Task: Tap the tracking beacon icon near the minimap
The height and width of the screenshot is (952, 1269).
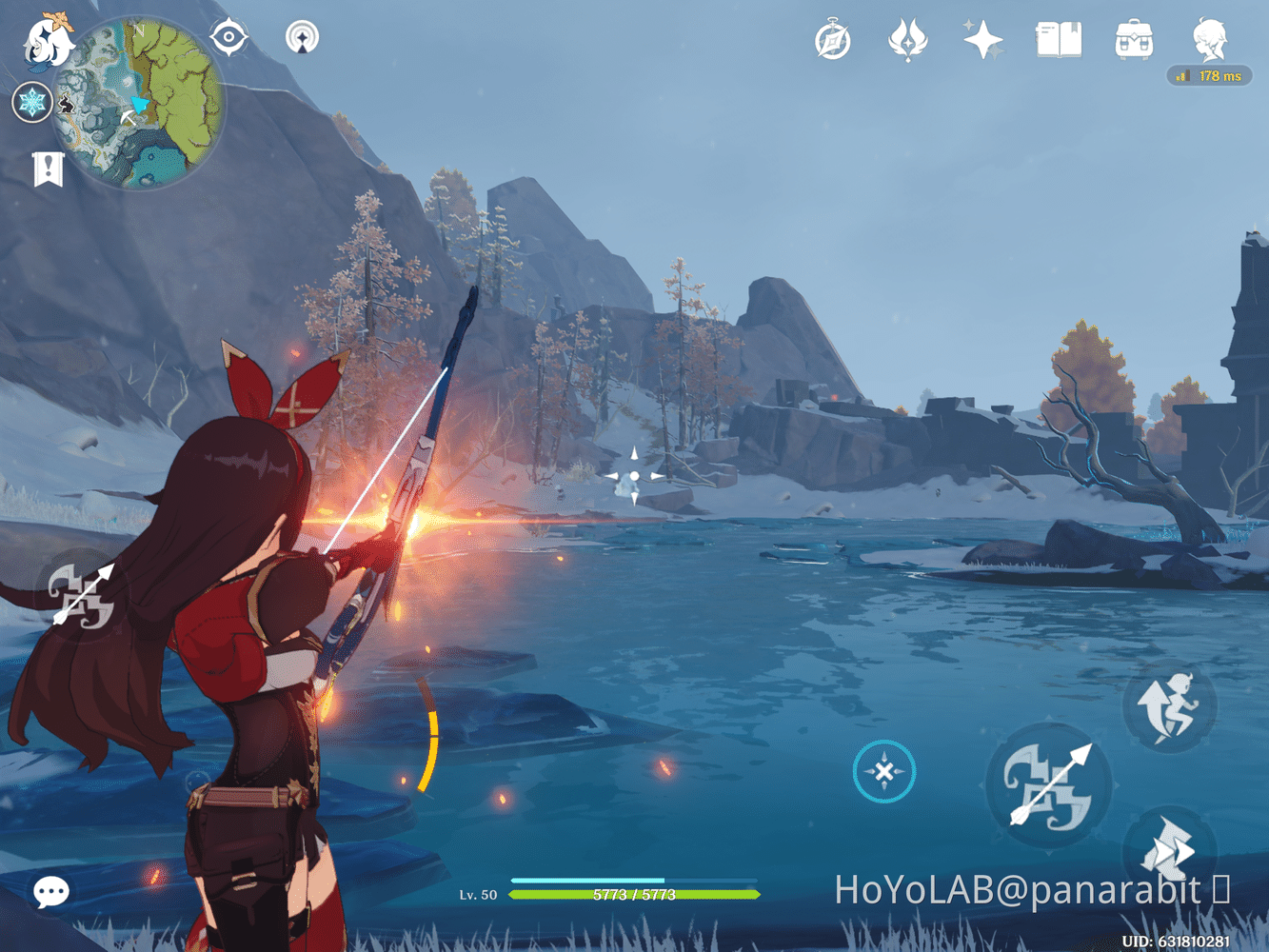Action: click(x=301, y=39)
